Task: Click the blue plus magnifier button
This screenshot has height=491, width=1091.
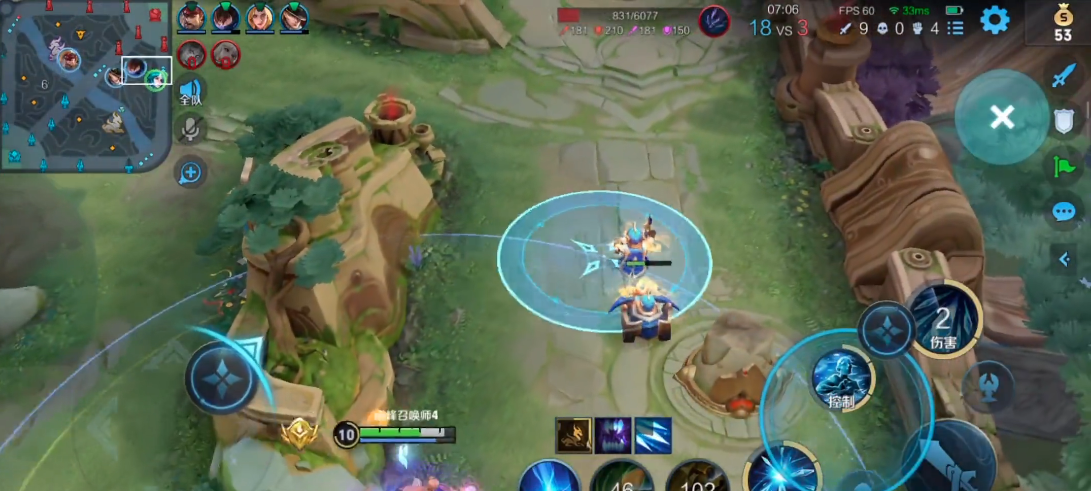Action: (189, 173)
